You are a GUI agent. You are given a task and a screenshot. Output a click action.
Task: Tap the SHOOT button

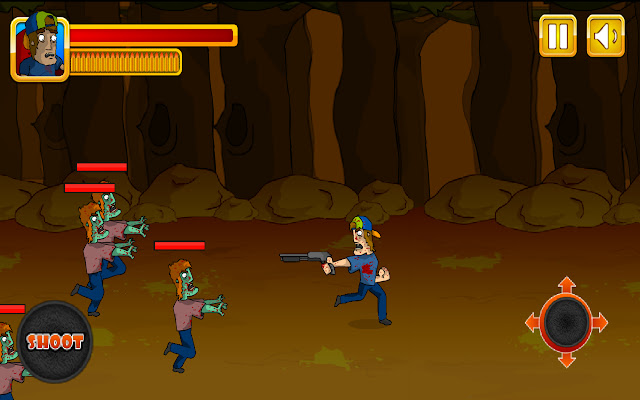[55, 341]
